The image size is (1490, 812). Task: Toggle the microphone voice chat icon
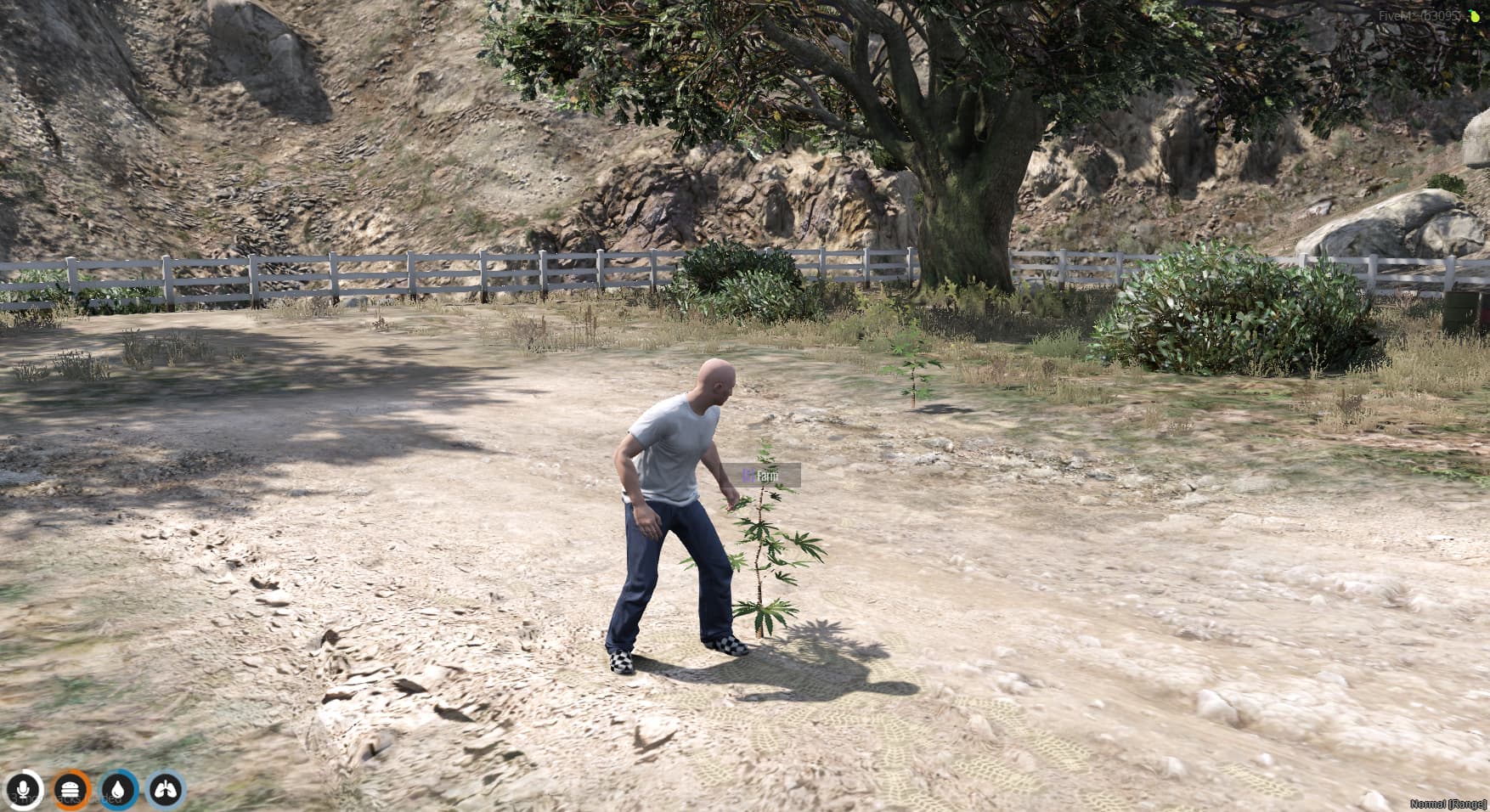point(21,788)
